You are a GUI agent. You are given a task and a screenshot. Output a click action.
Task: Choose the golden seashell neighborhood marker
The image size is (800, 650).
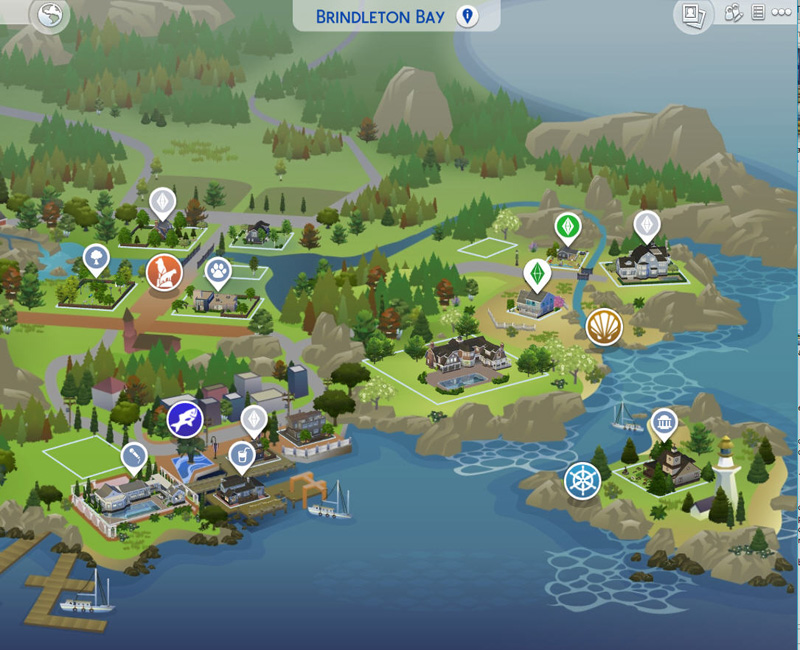click(x=604, y=327)
